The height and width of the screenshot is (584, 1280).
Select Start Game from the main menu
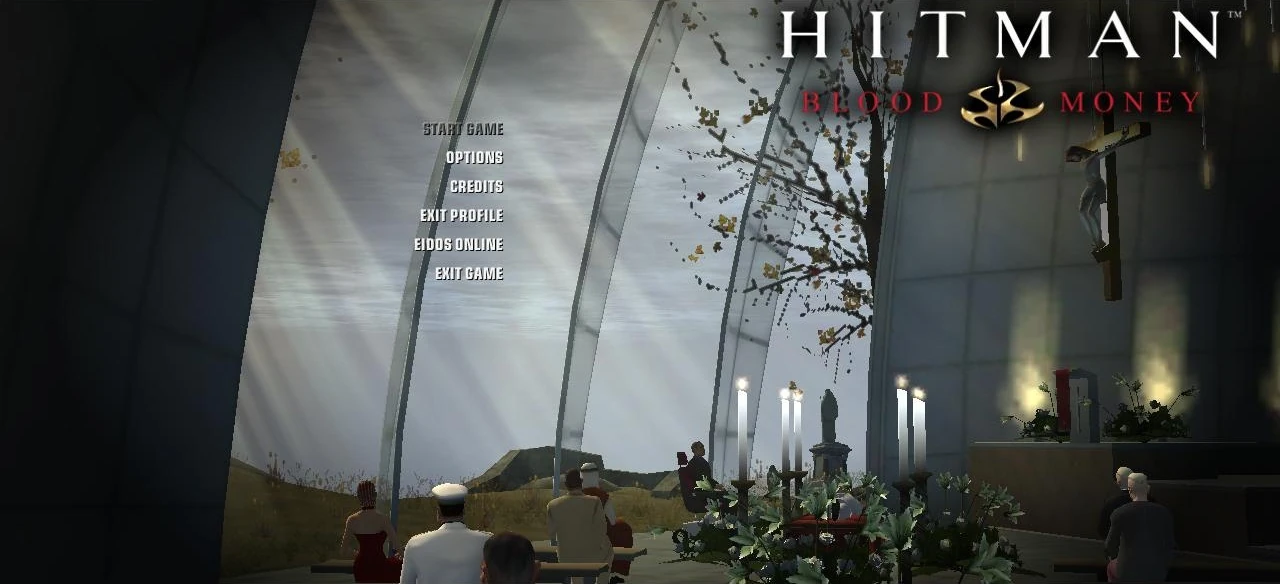(463, 129)
